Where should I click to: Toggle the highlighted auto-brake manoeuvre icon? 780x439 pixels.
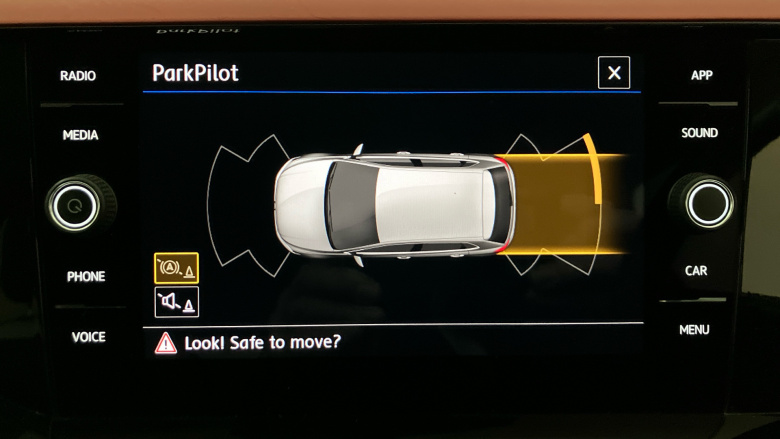pyautogui.click(x=176, y=268)
